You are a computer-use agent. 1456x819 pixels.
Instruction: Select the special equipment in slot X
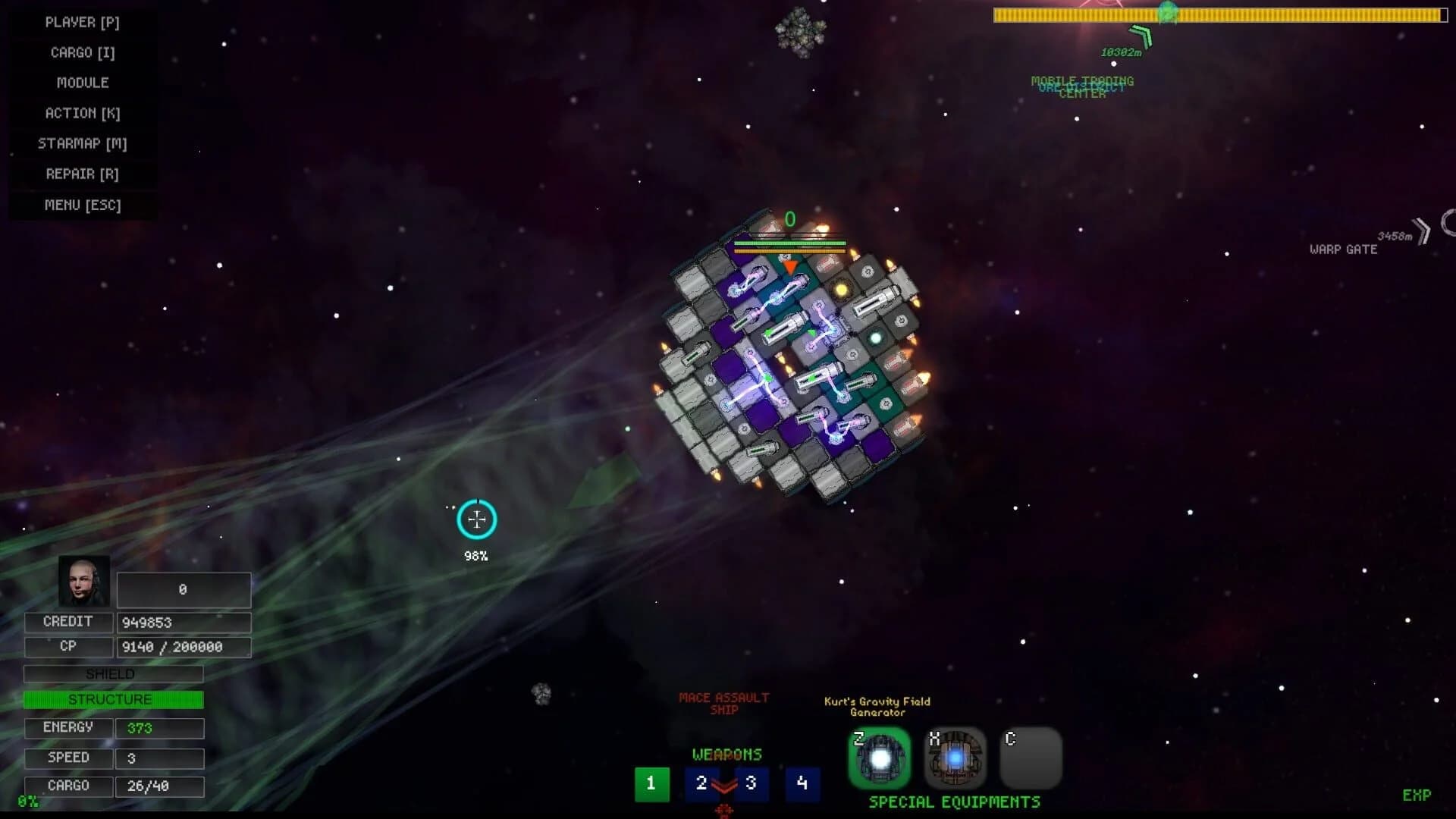954,758
